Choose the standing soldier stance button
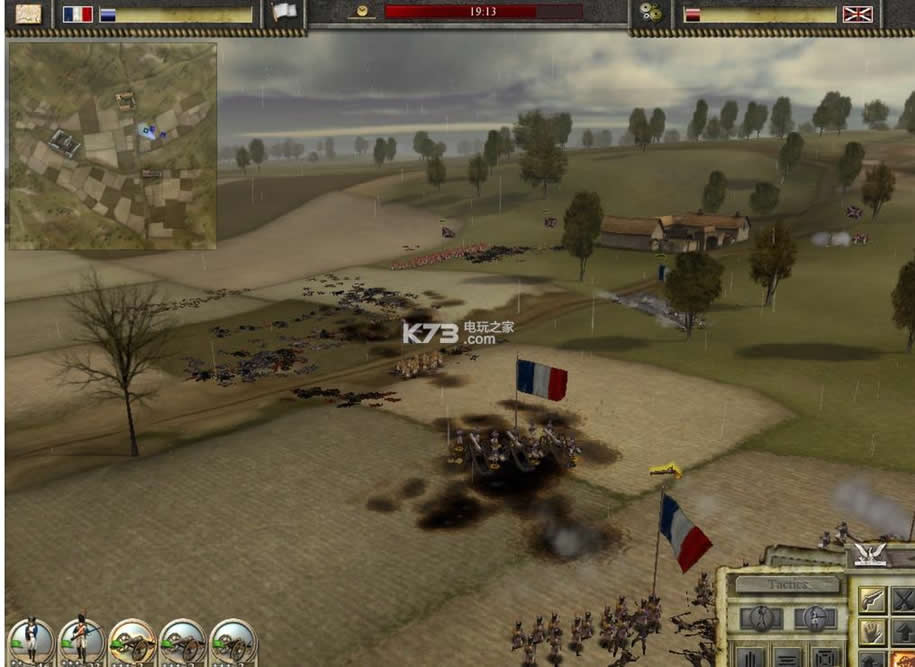The image size is (915, 667). point(760,618)
